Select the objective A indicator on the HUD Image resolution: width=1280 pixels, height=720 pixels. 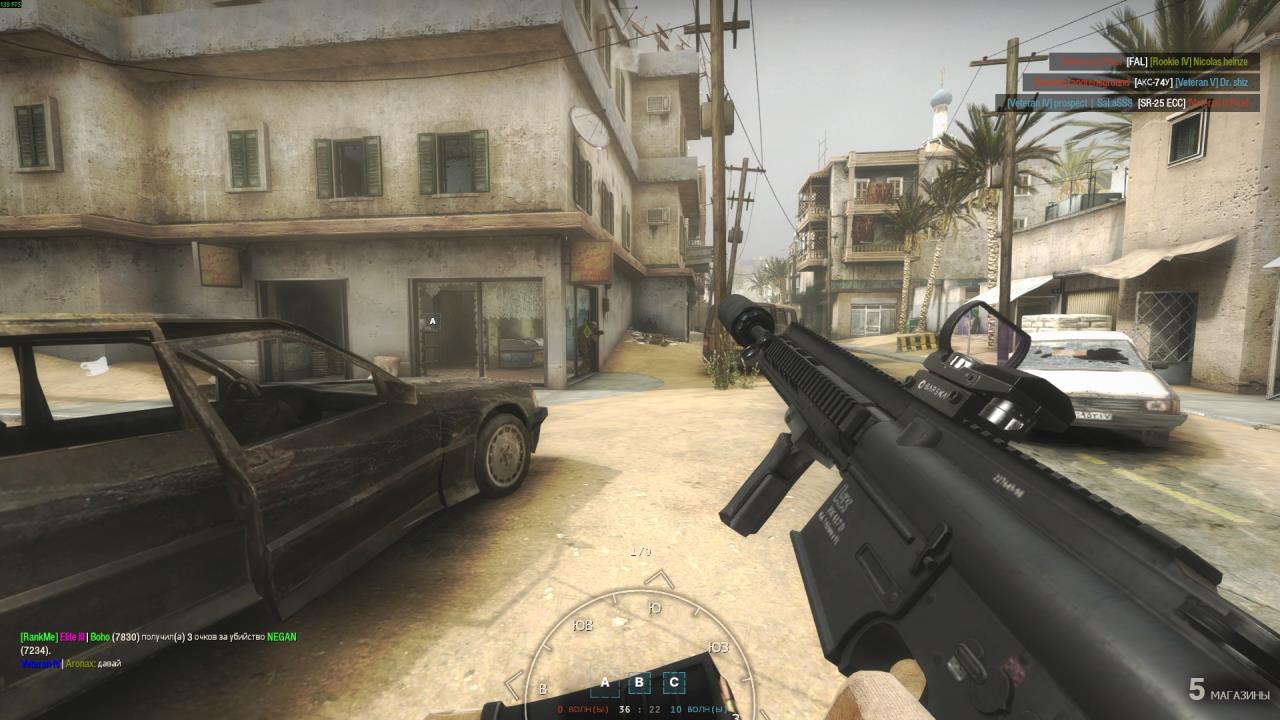(x=604, y=684)
